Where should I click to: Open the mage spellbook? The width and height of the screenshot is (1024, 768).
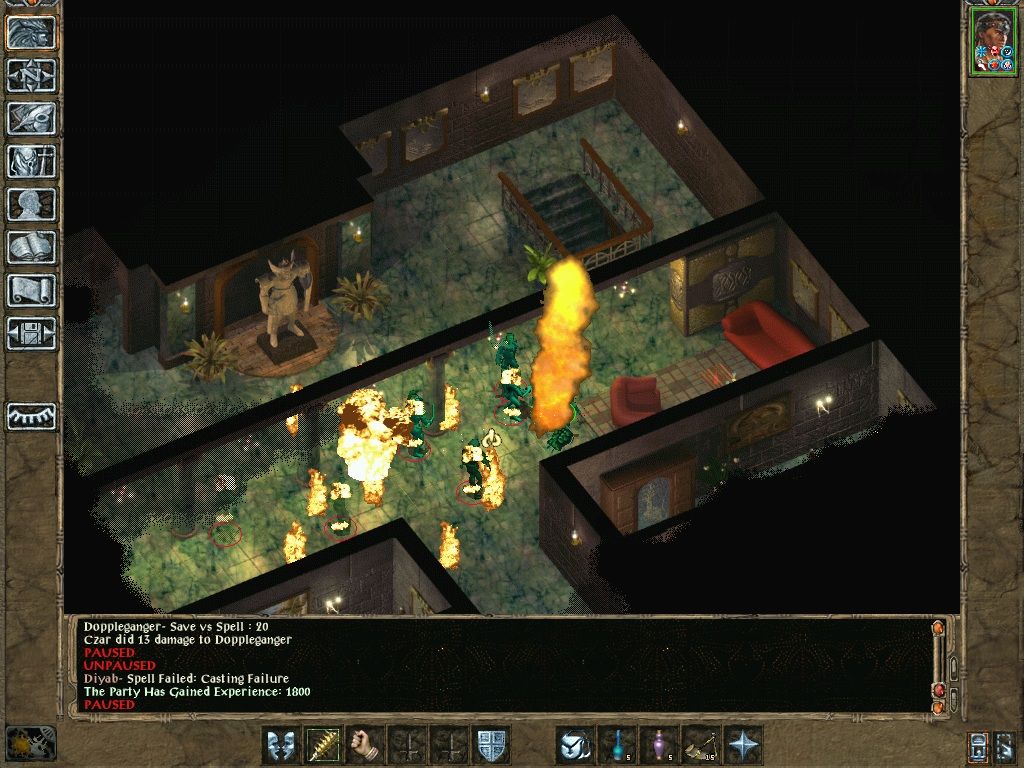click(32, 247)
